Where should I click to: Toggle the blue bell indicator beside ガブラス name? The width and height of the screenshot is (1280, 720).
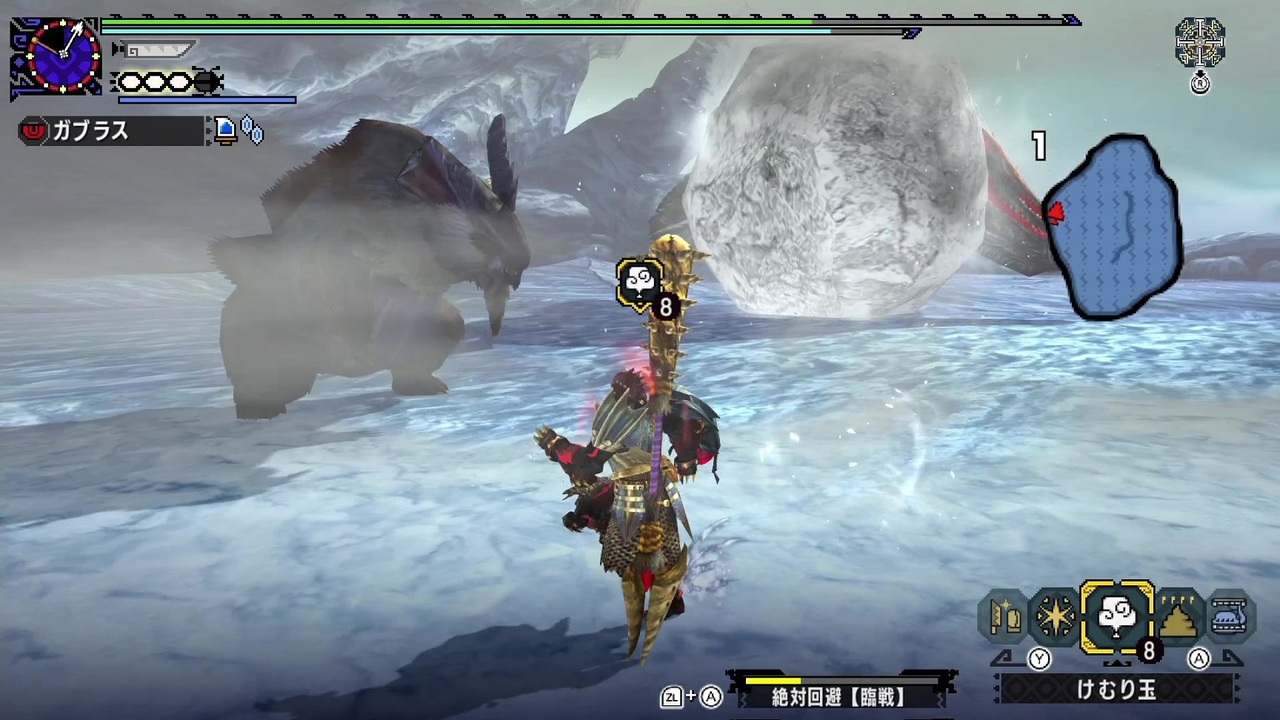[x=225, y=130]
